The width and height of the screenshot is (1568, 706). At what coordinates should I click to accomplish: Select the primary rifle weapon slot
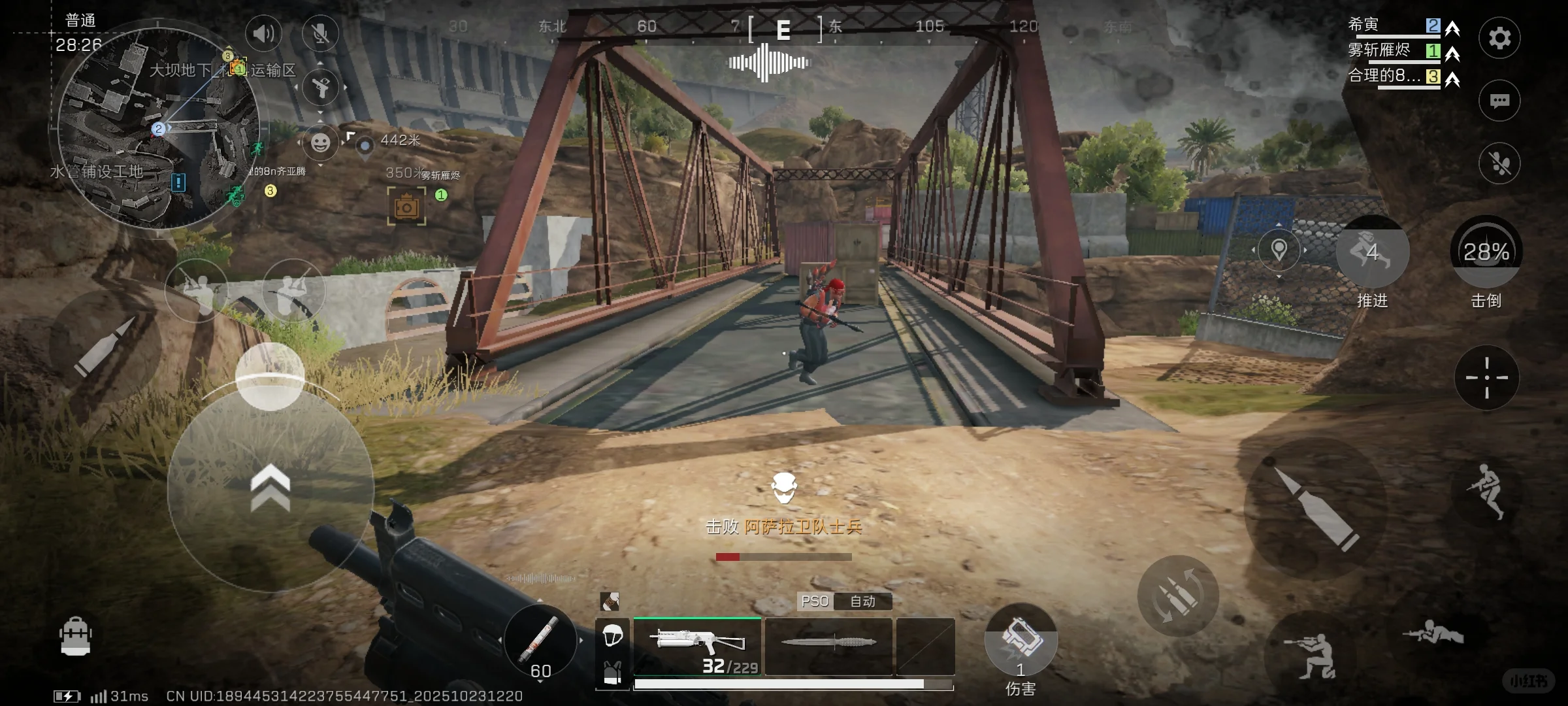pos(697,646)
